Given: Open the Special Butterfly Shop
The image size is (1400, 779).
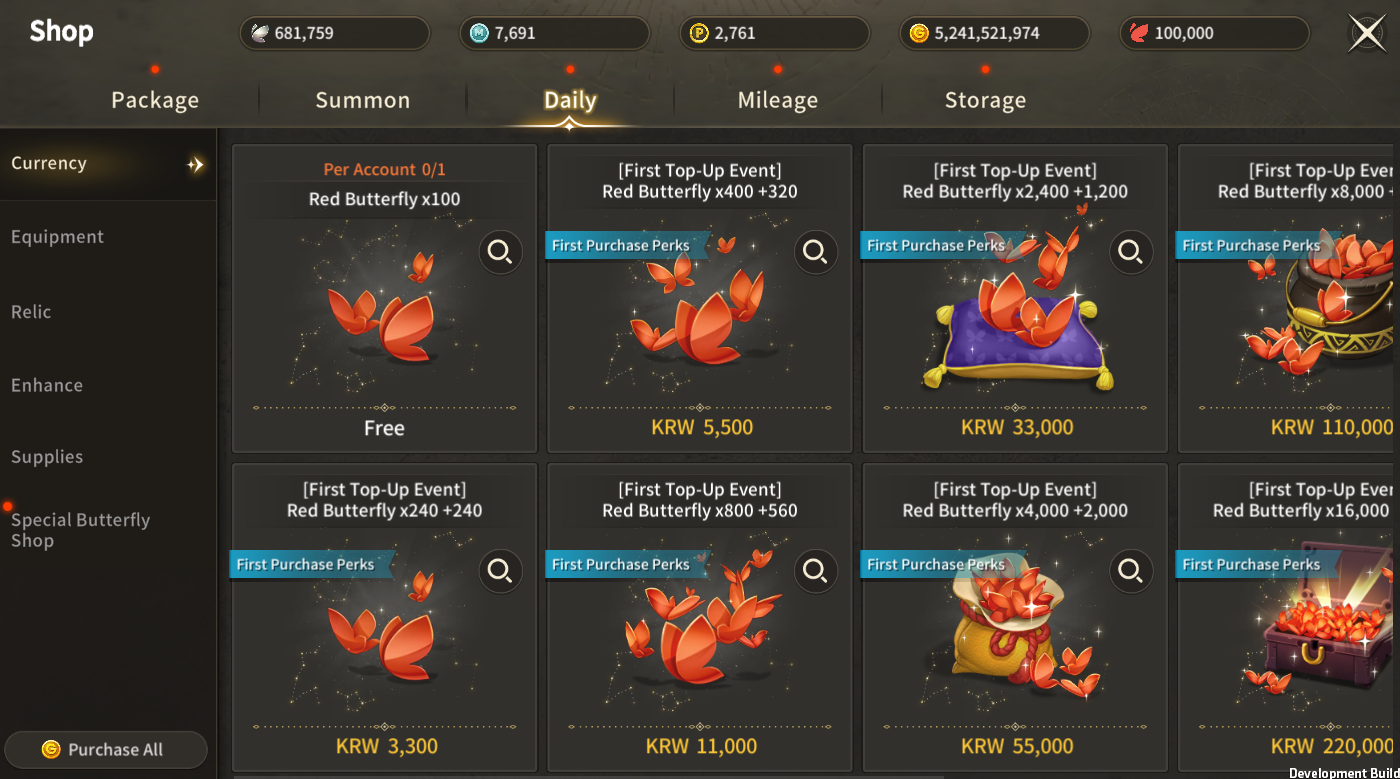Looking at the screenshot, I should (80, 530).
